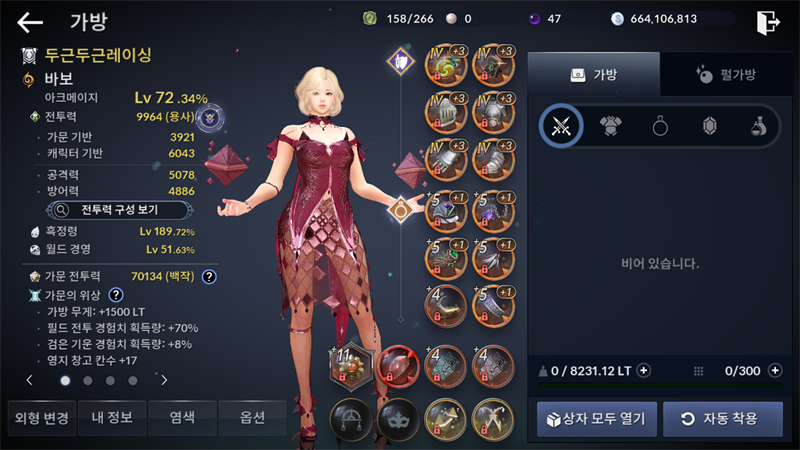The height and width of the screenshot is (450, 800).
Task: Choose the armor category filter
Action: pyautogui.click(x=610, y=126)
